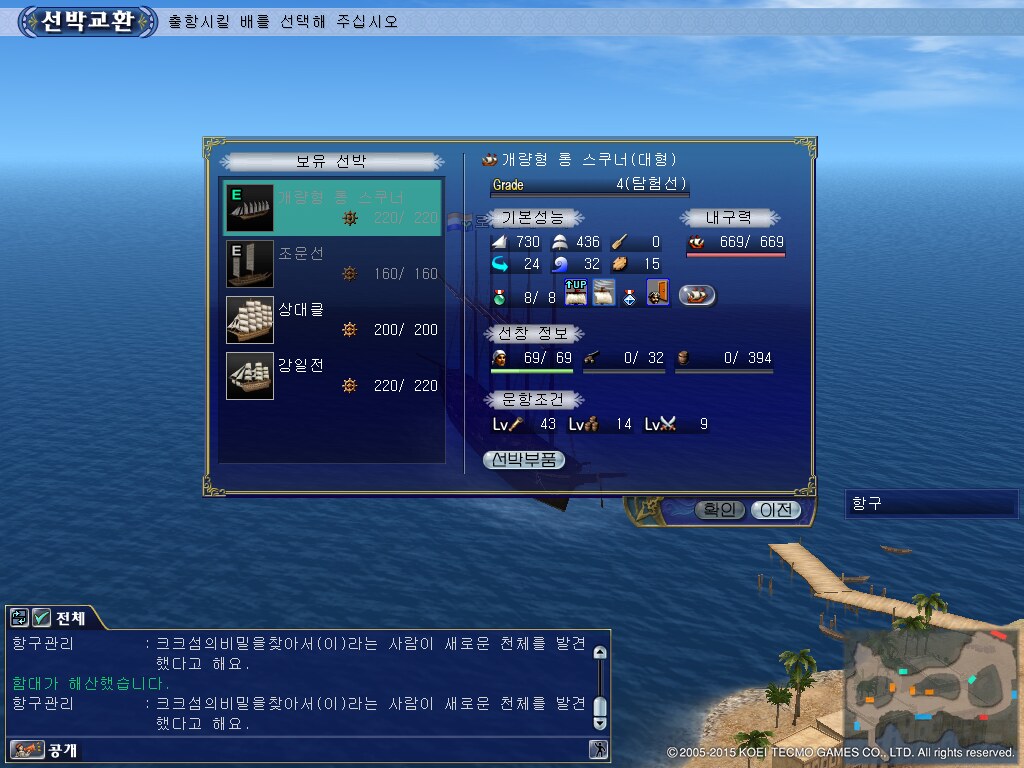Screen dimensions: 1024x768
Task: Click the sailor at door skill icon
Action: click(x=658, y=293)
